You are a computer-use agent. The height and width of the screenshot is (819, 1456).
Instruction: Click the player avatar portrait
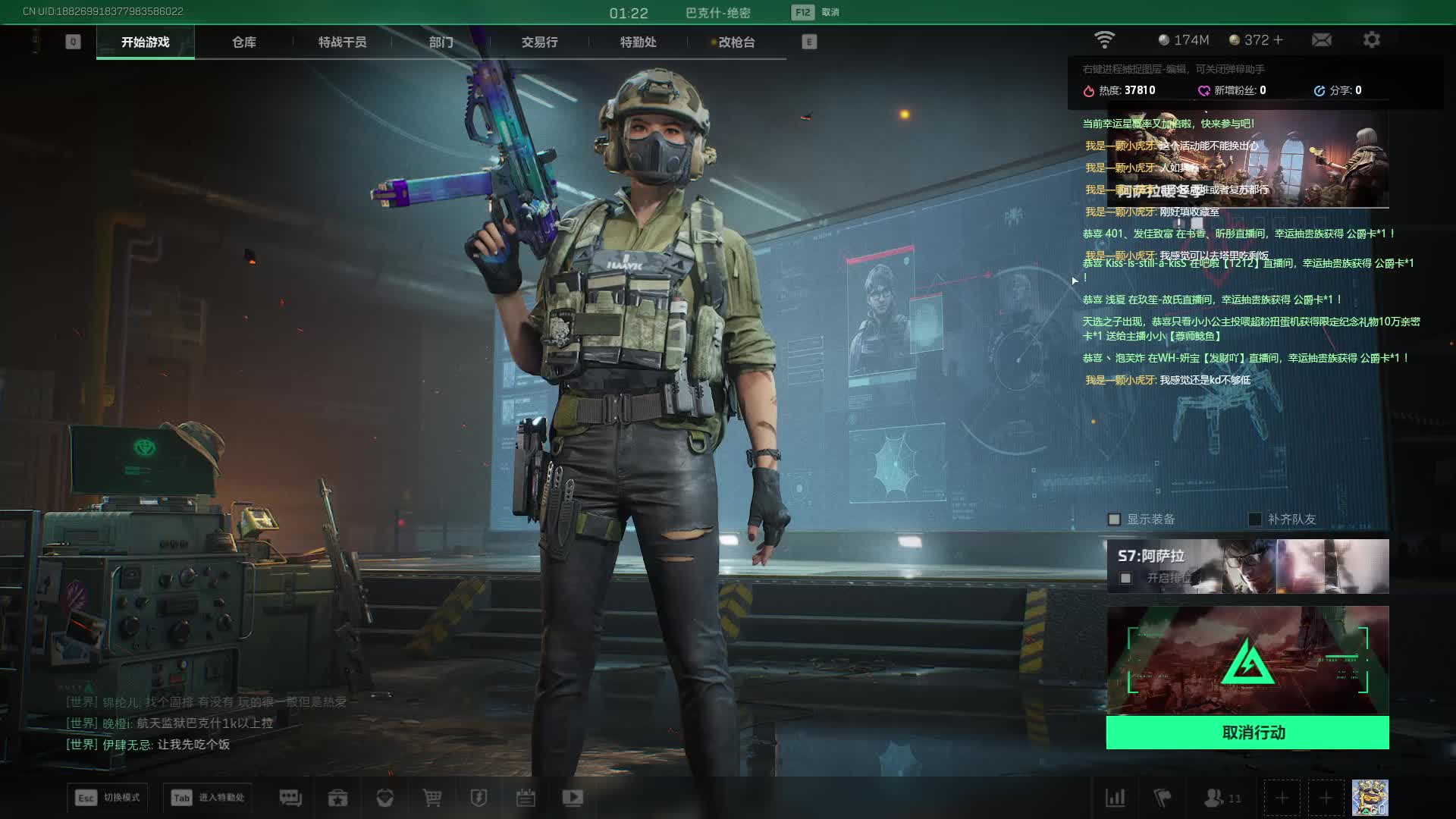(1370, 798)
